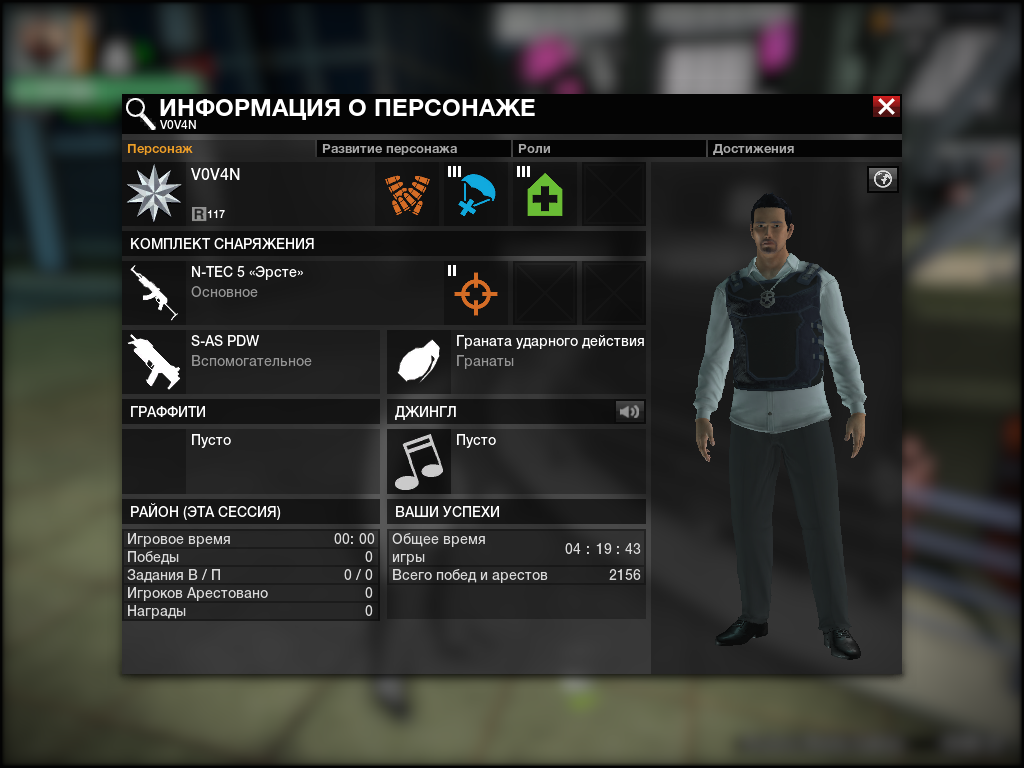Toggle the jingle sound speaker button

[x=630, y=411]
